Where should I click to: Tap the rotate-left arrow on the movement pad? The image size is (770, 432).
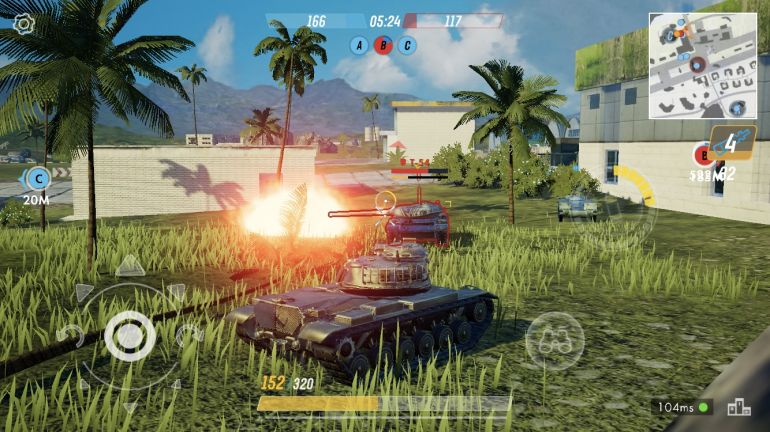point(70,335)
